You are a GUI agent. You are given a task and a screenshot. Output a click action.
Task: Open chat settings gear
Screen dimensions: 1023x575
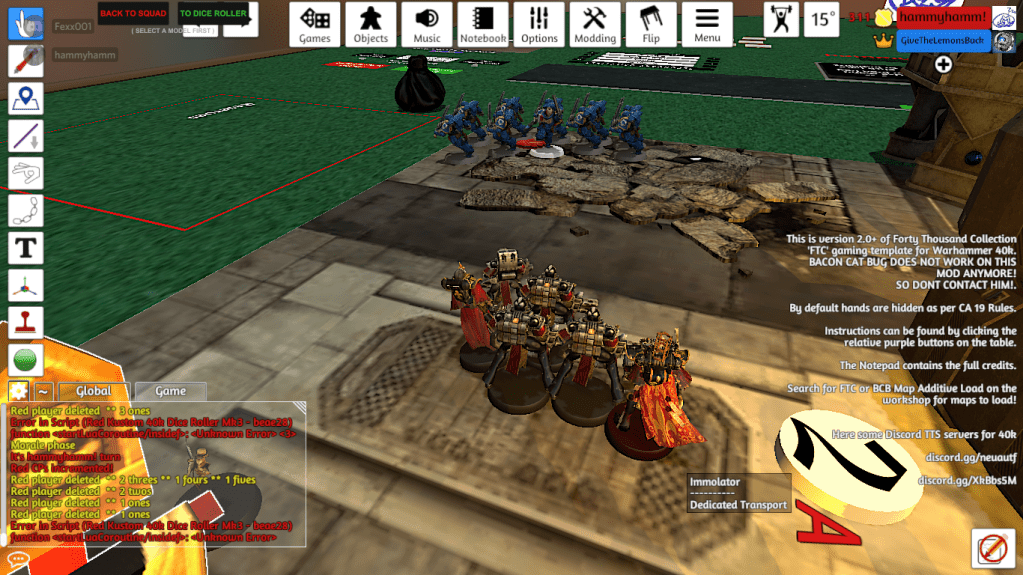[18, 391]
